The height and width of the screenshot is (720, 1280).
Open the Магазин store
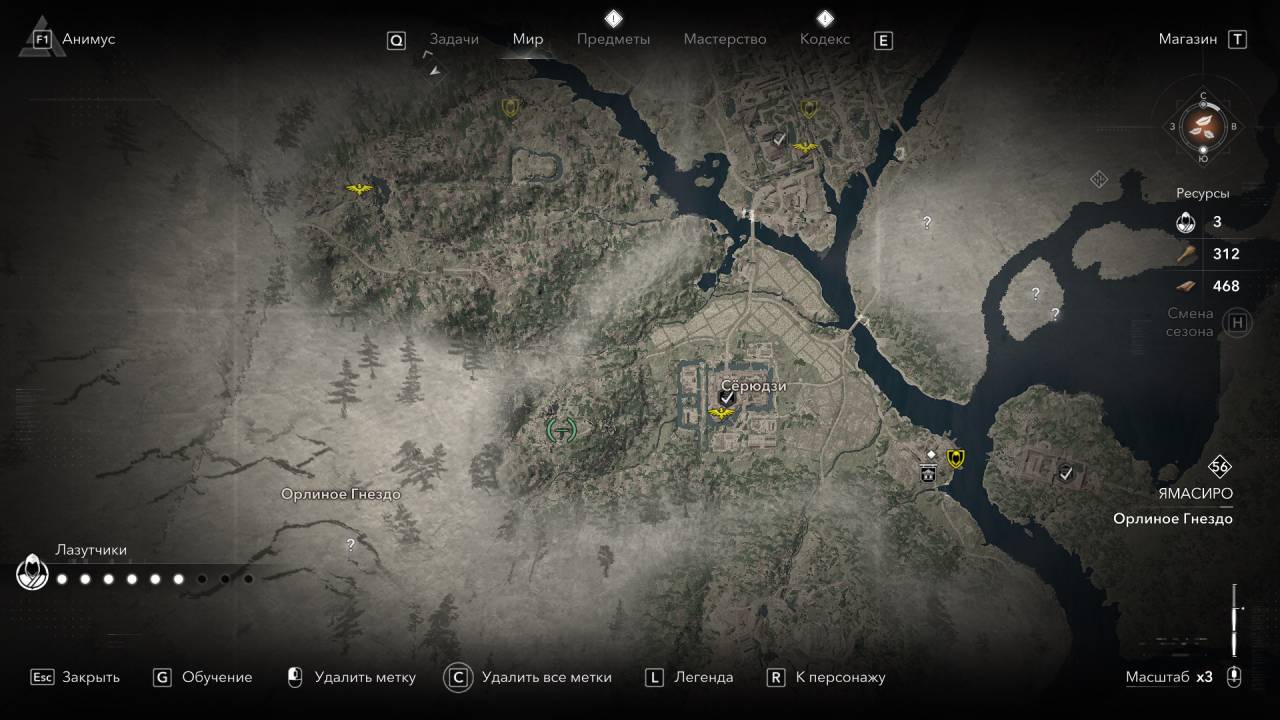tap(1188, 39)
